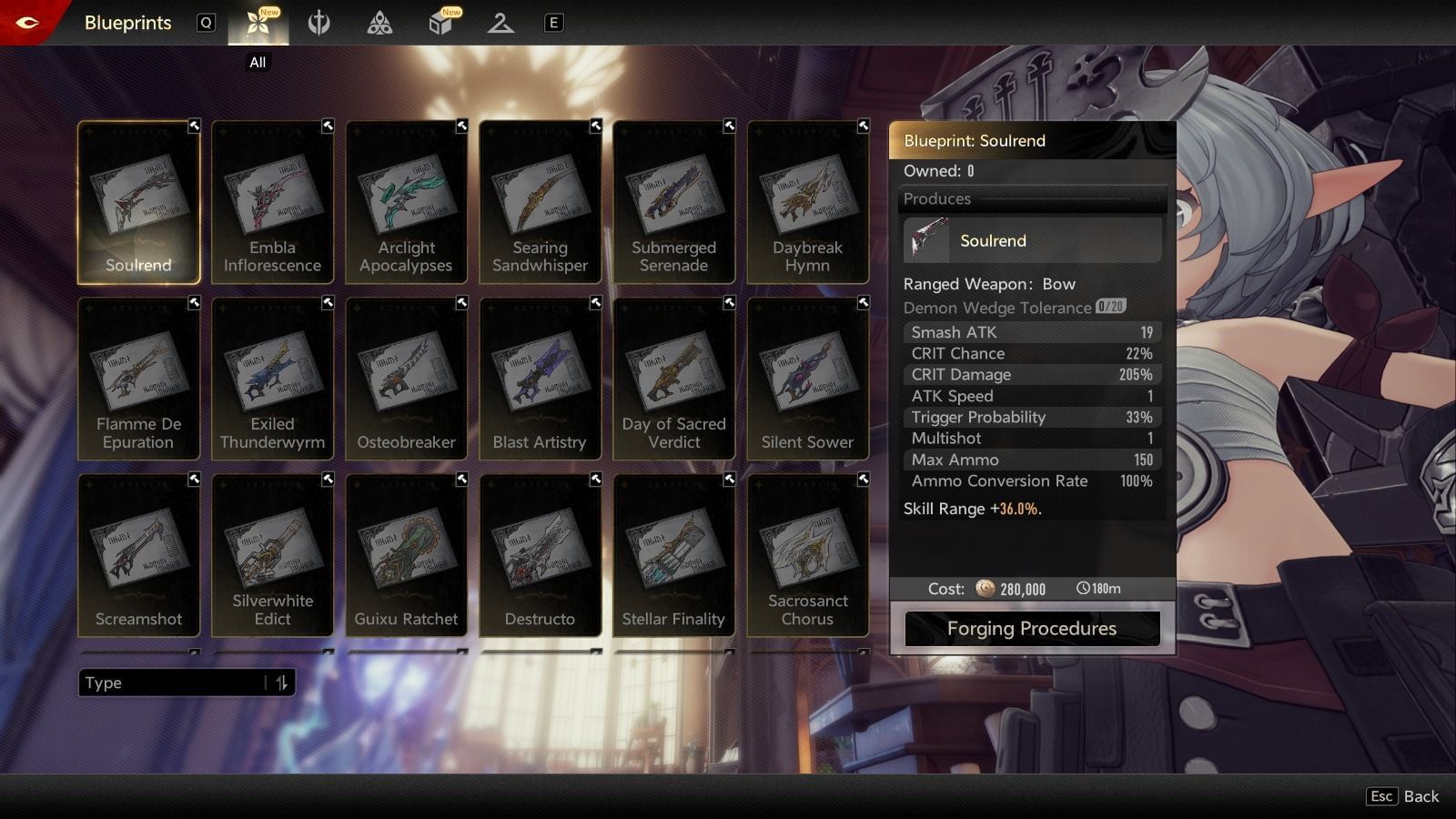The height and width of the screenshot is (819, 1456).
Task: Click the triple-node category icon
Action: (x=379, y=23)
